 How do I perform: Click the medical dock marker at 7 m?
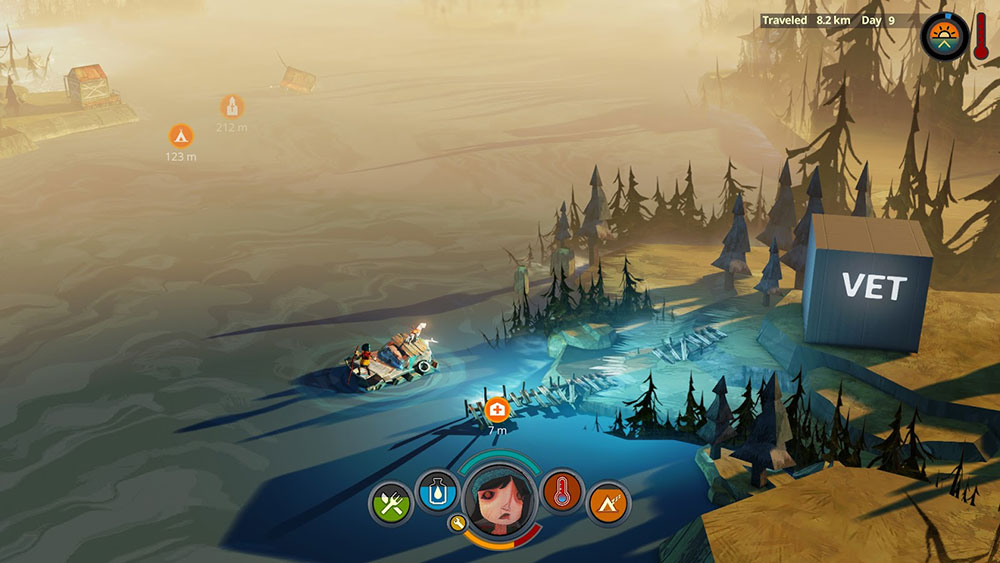pyautogui.click(x=497, y=409)
